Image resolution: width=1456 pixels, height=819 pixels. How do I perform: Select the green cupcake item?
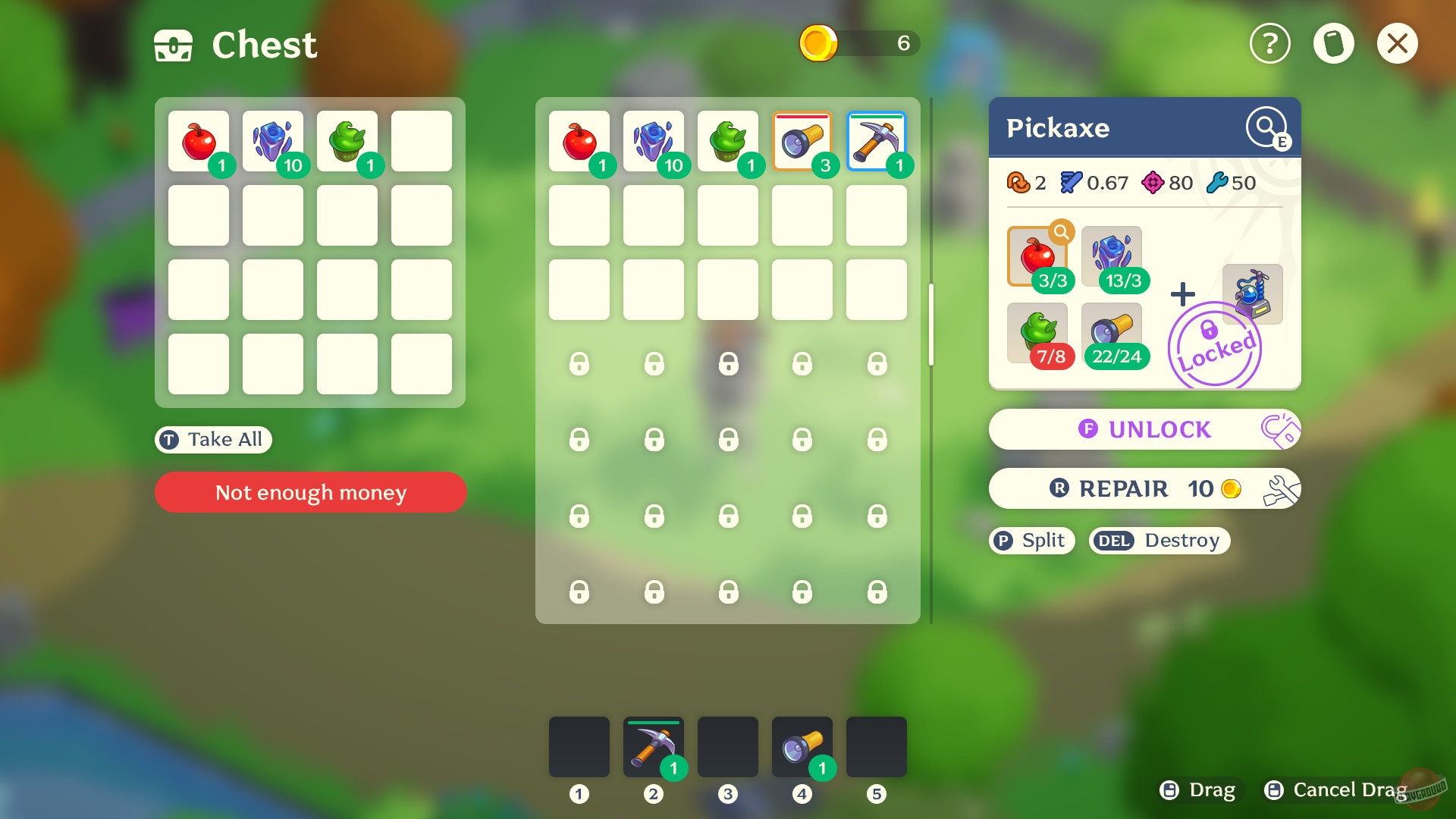tap(347, 140)
